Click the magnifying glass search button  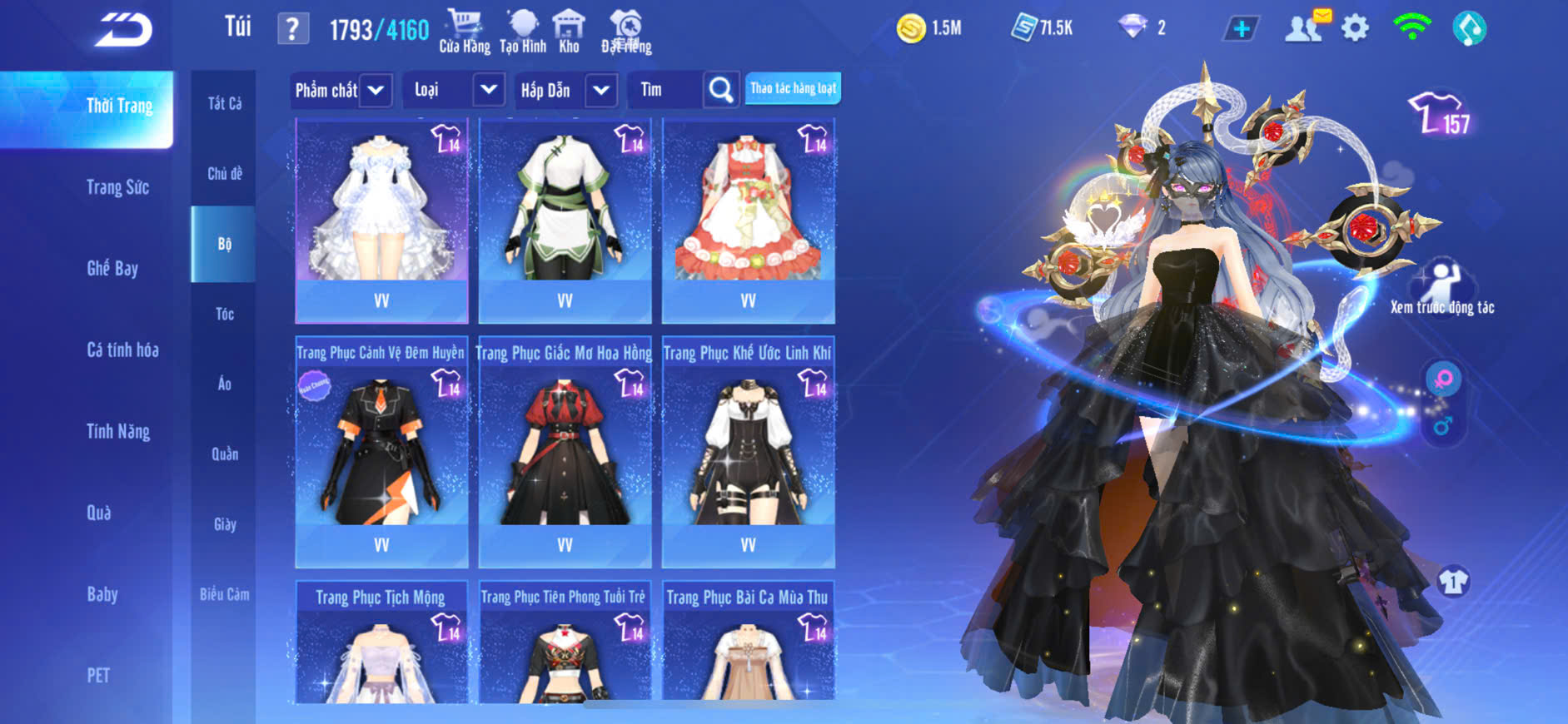(x=721, y=90)
